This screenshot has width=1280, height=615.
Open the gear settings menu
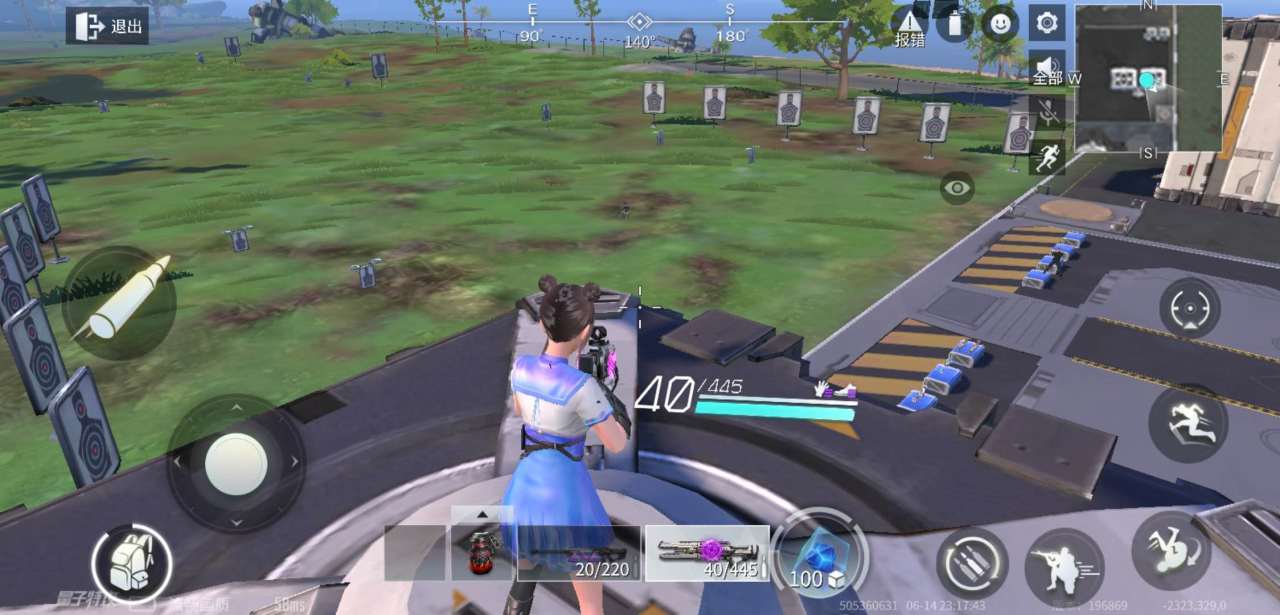tap(1047, 22)
